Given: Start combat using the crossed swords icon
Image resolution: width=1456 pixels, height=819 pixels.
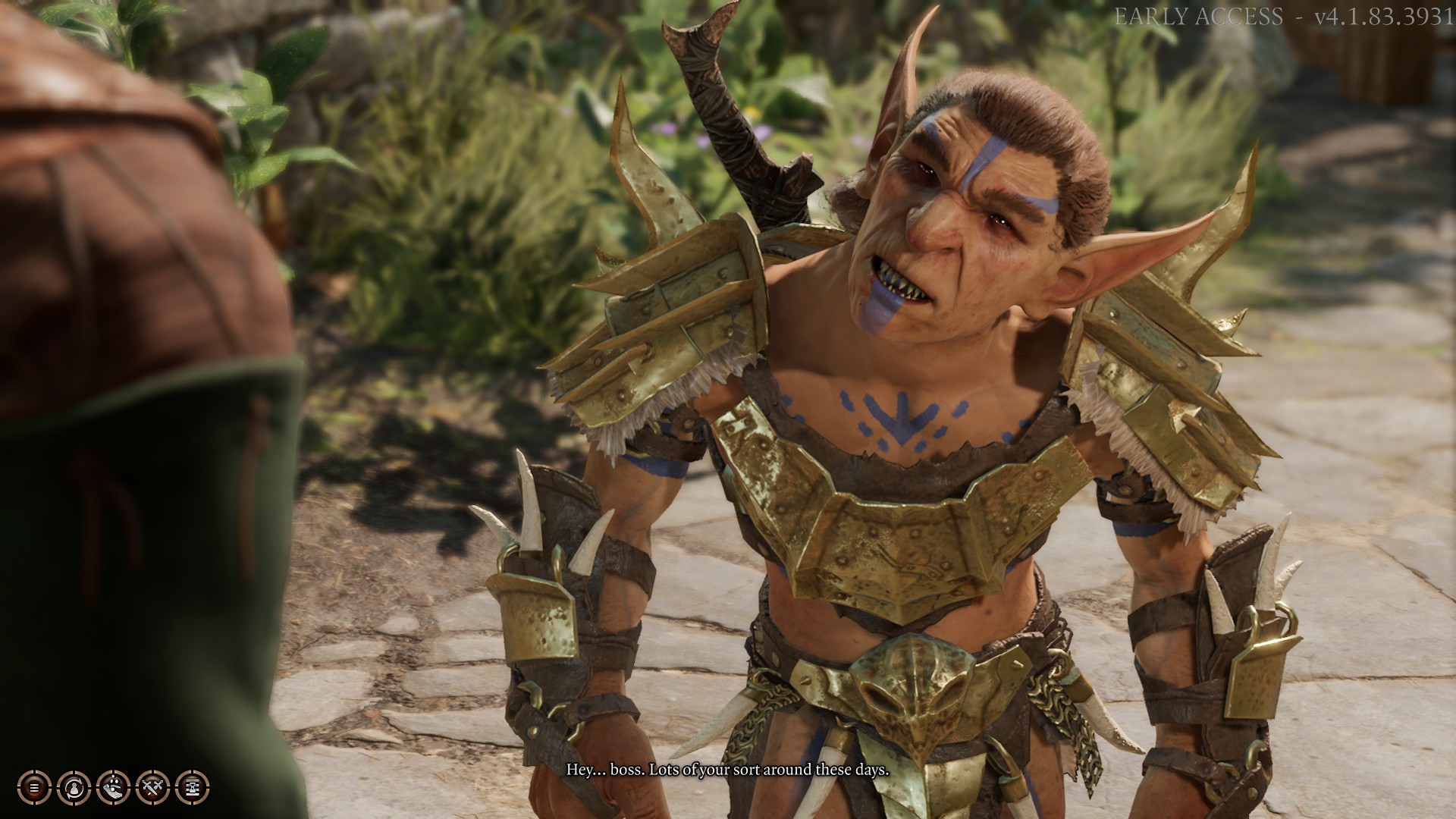Looking at the screenshot, I should click(x=152, y=788).
